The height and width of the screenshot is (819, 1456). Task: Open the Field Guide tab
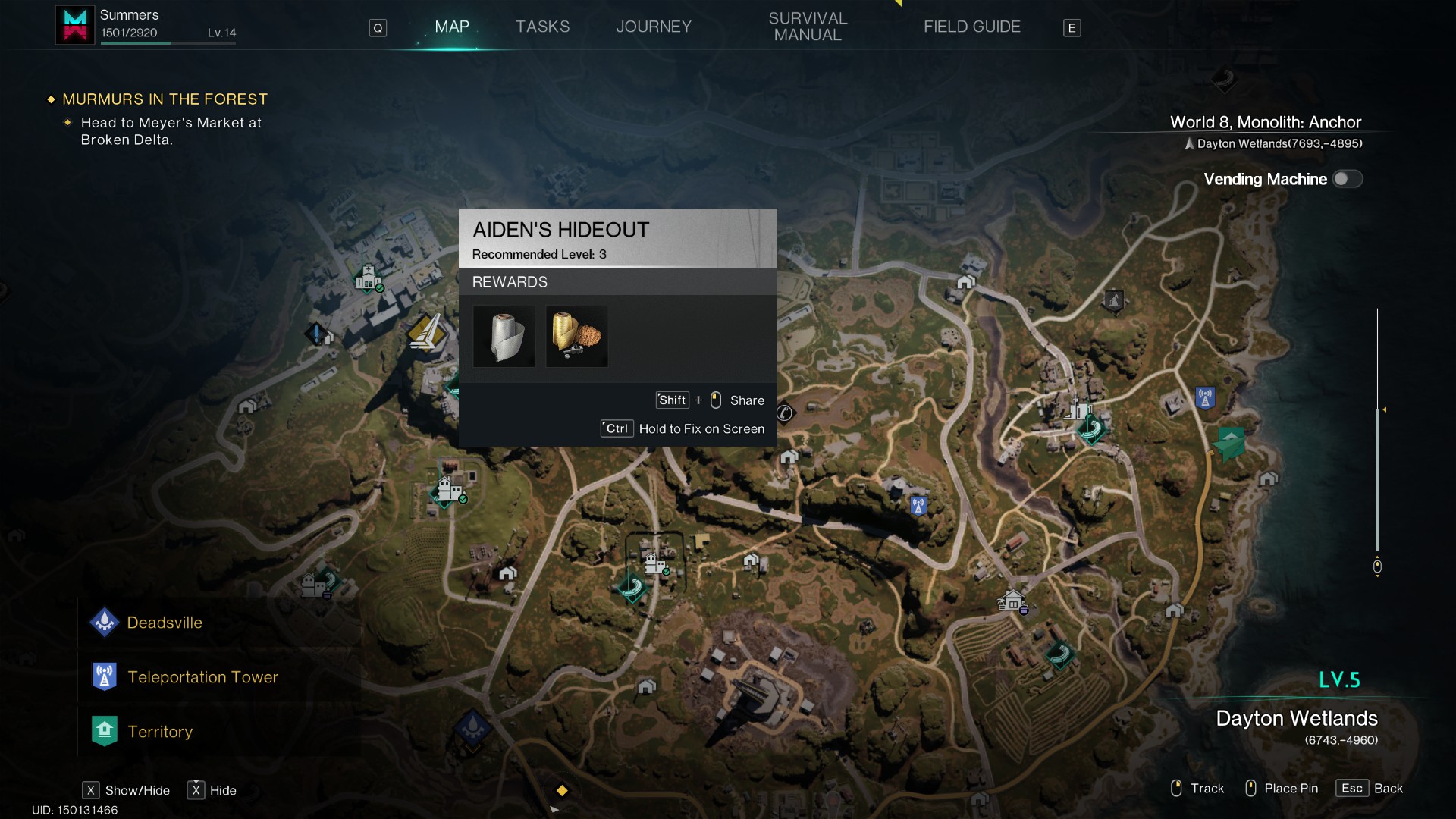coord(971,27)
